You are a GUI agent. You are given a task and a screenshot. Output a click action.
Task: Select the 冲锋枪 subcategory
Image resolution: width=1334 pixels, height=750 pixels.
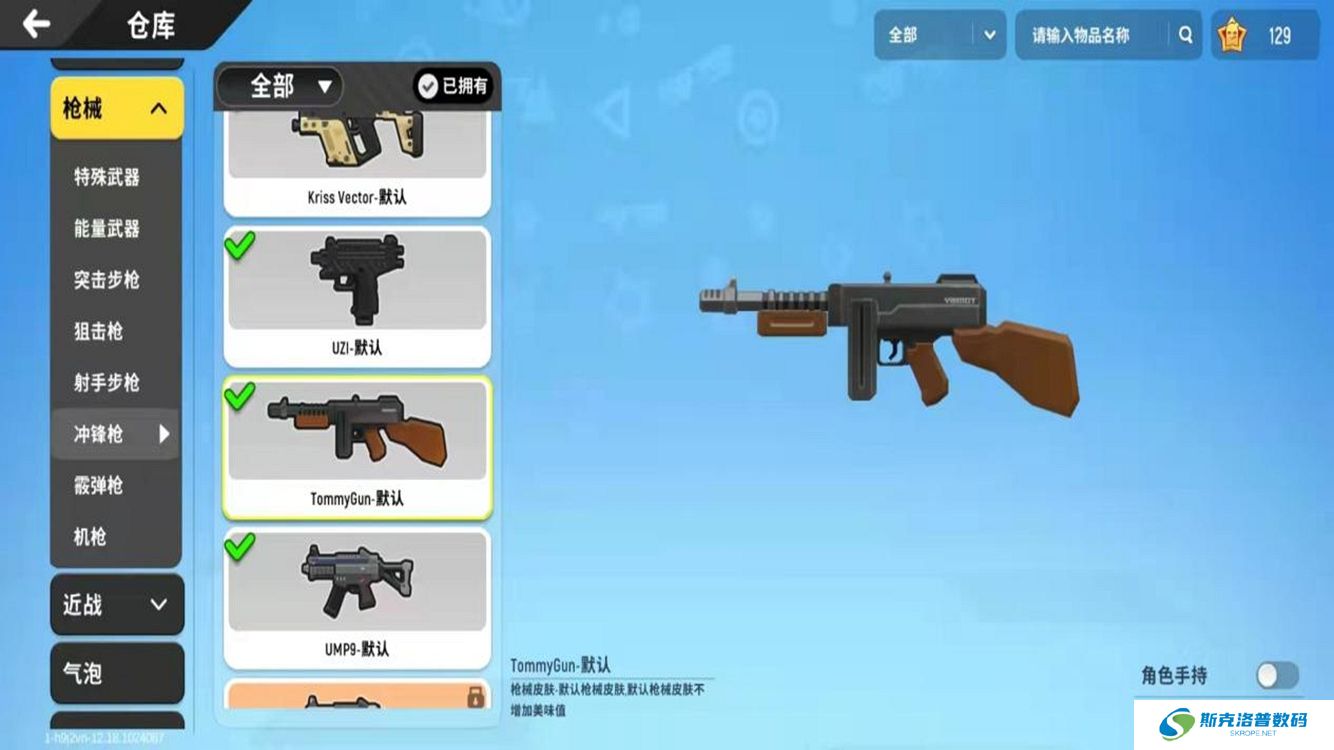(99, 434)
